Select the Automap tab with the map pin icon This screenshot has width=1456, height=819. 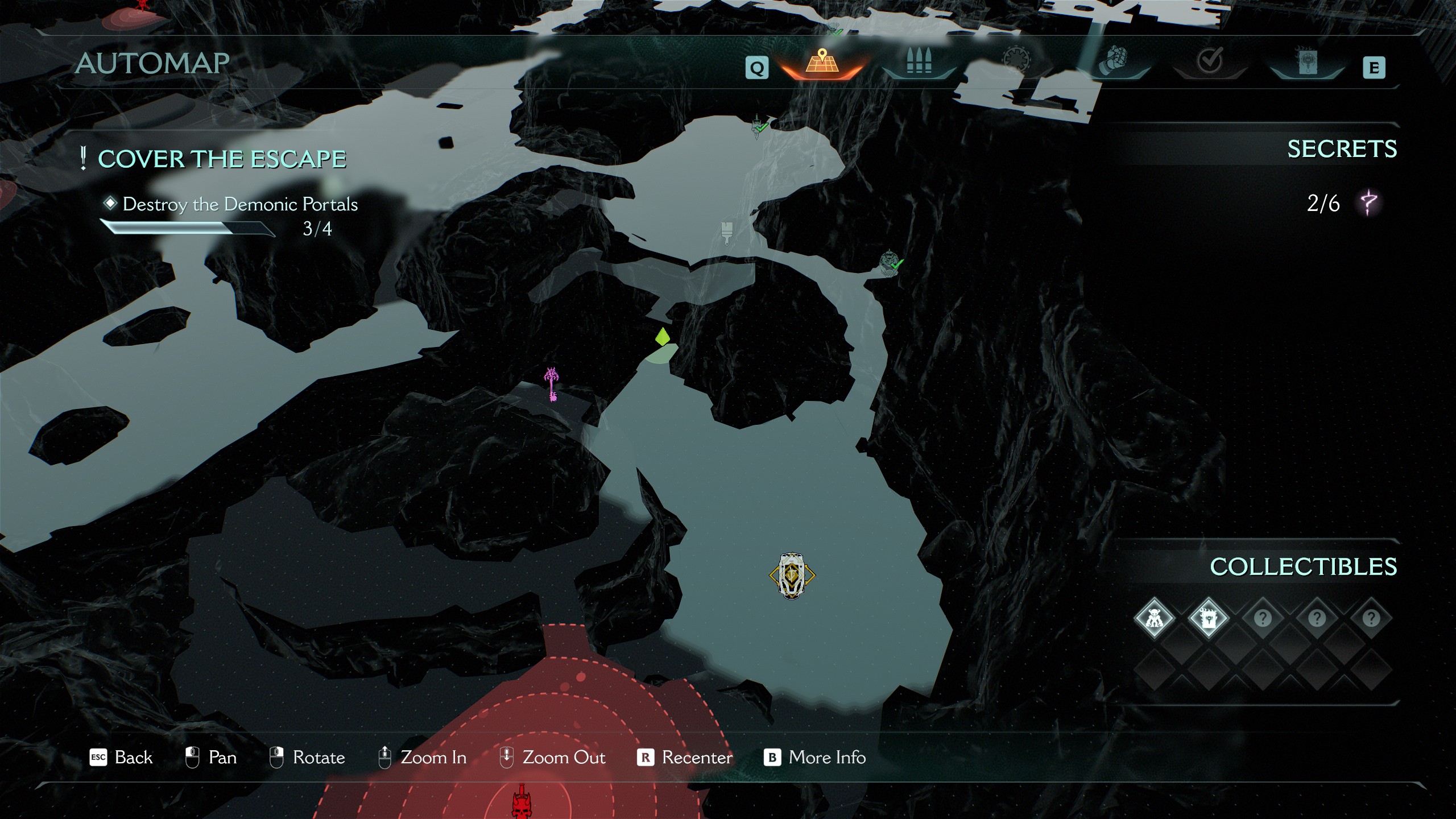(x=821, y=64)
